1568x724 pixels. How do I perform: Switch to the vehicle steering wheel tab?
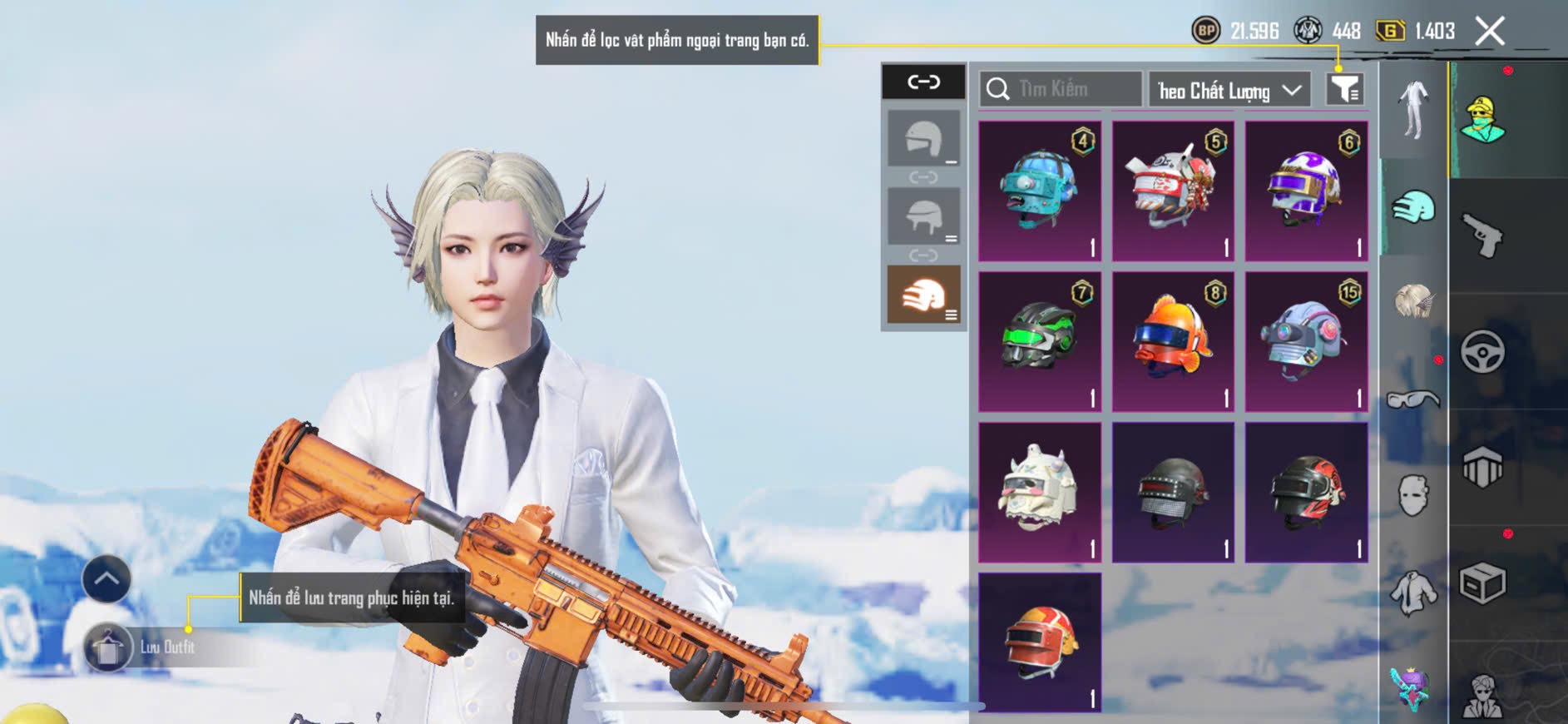pyautogui.click(x=1483, y=351)
